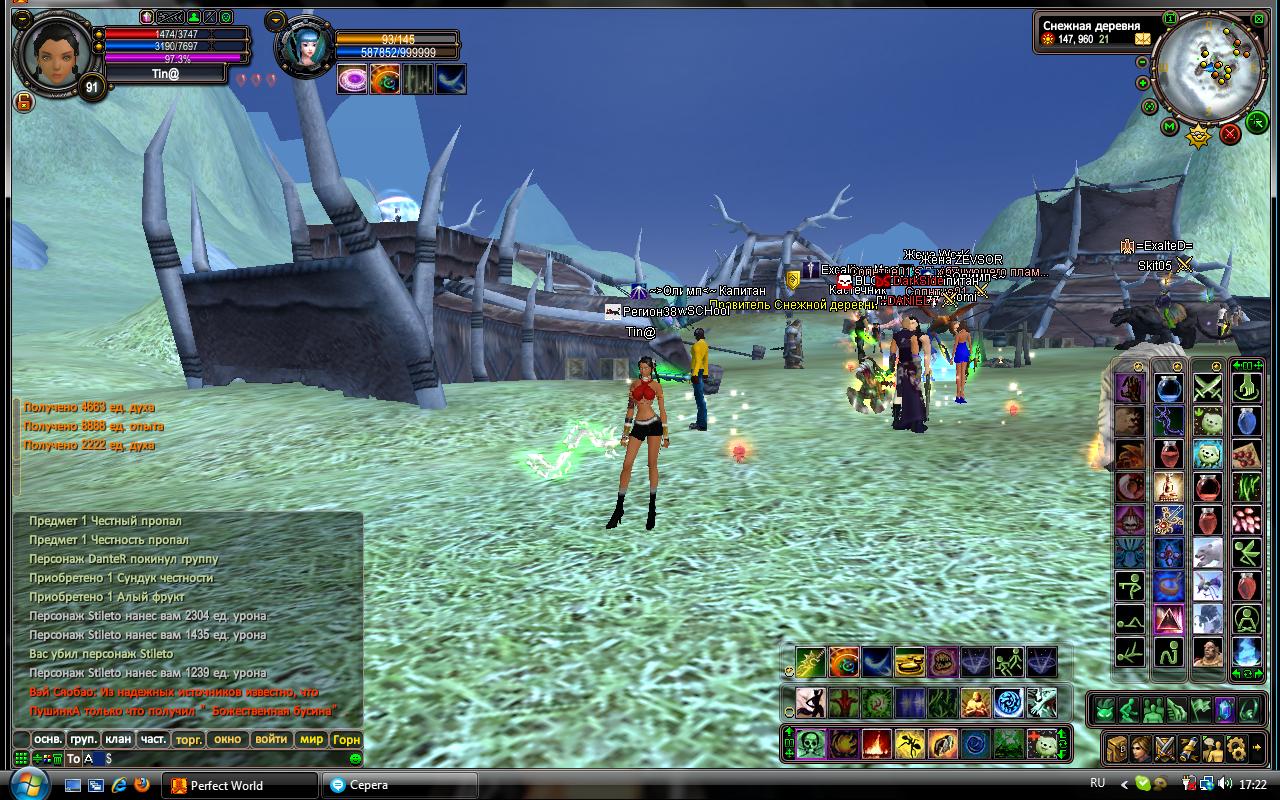Activate the blue swirl orb skill
The height and width of the screenshot is (800, 1280).
point(1008,703)
